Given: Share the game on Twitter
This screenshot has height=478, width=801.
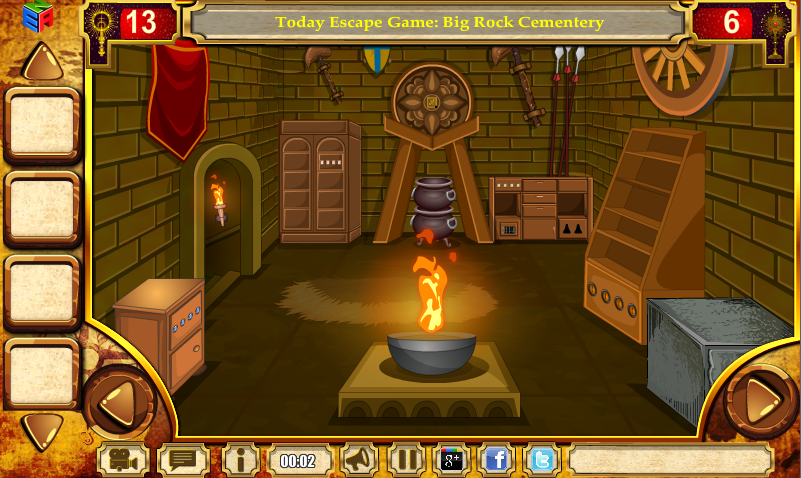Looking at the screenshot, I should click(542, 460).
